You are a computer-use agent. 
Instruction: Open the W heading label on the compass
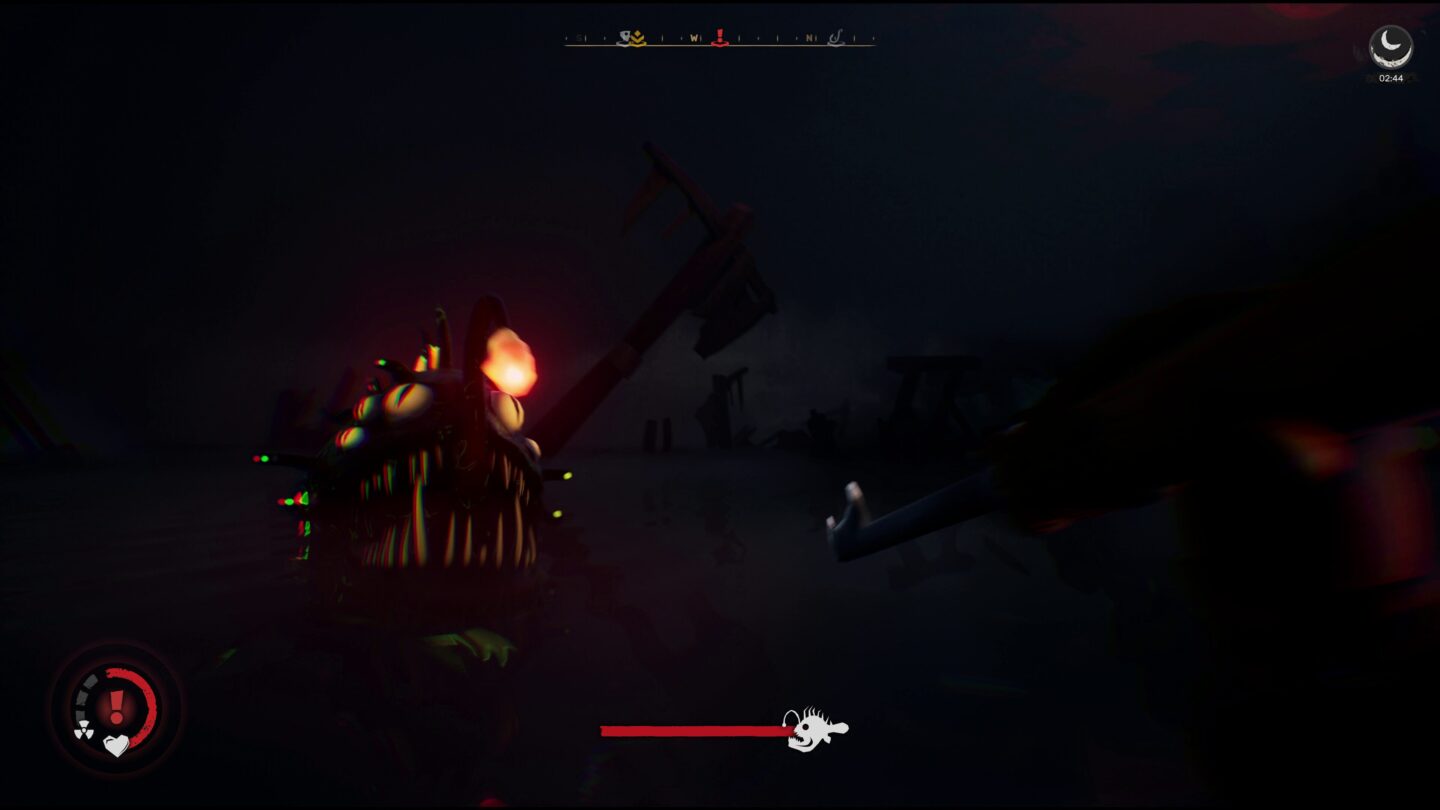(695, 38)
